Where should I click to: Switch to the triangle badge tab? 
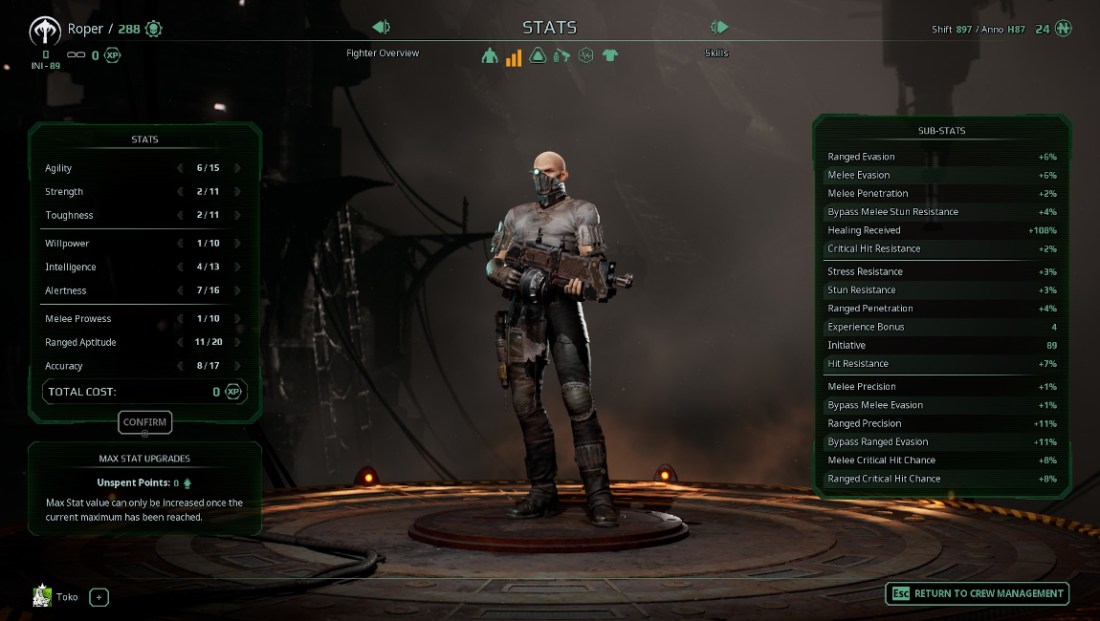click(538, 56)
